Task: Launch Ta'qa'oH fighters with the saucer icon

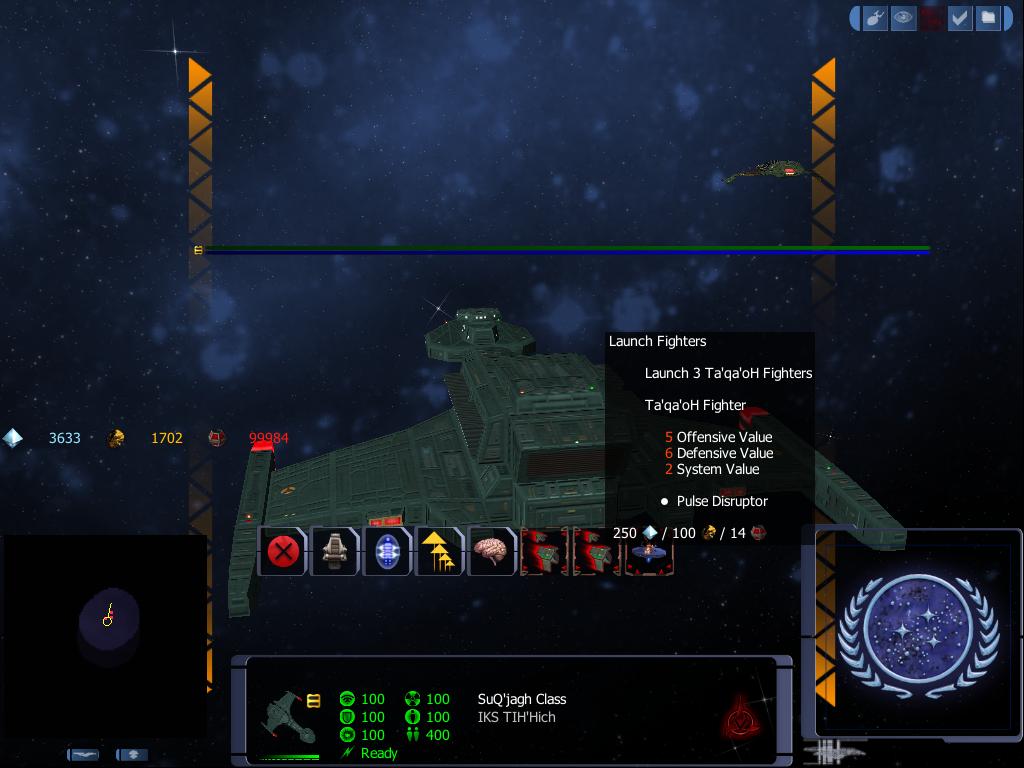Action: (x=649, y=554)
